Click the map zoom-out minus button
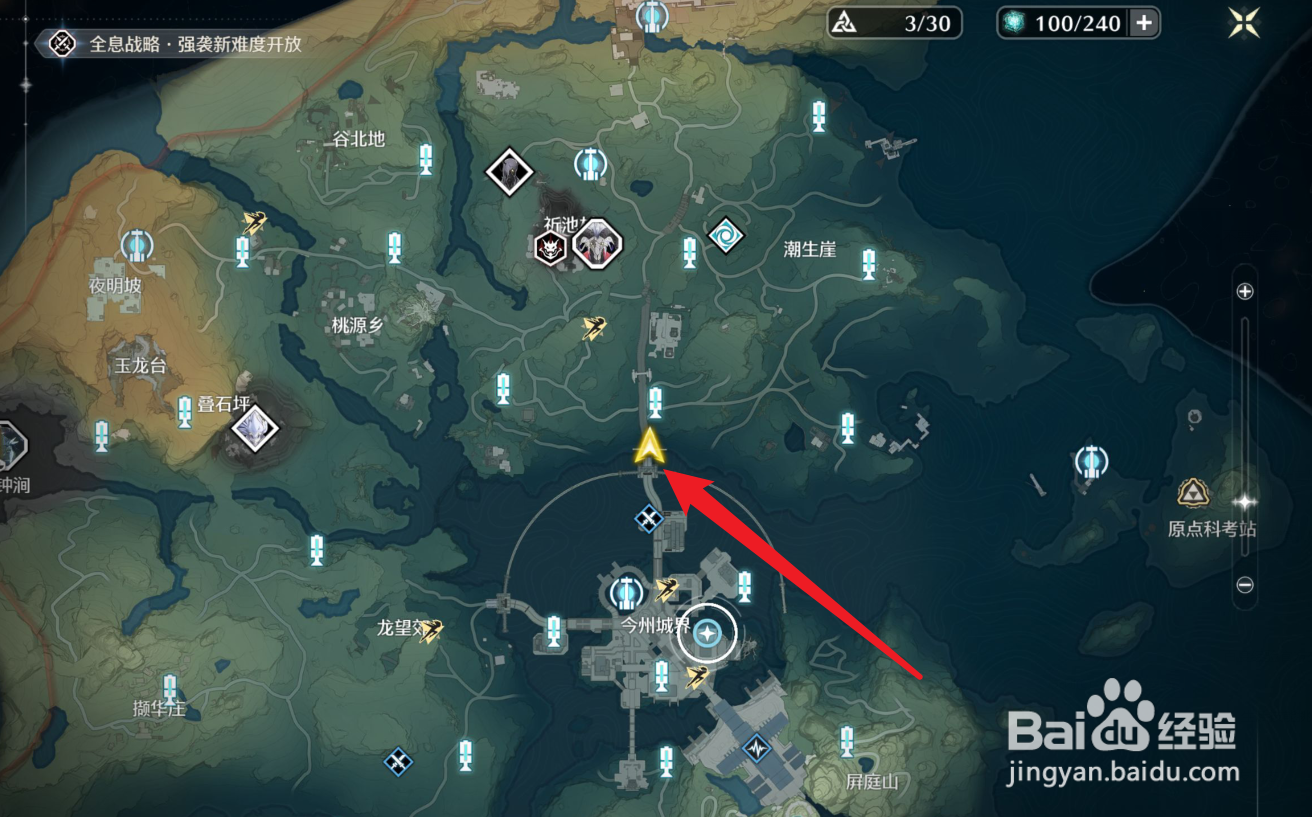The height and width of the screenshot is (817, 1312). click(x=1245, y=585)
